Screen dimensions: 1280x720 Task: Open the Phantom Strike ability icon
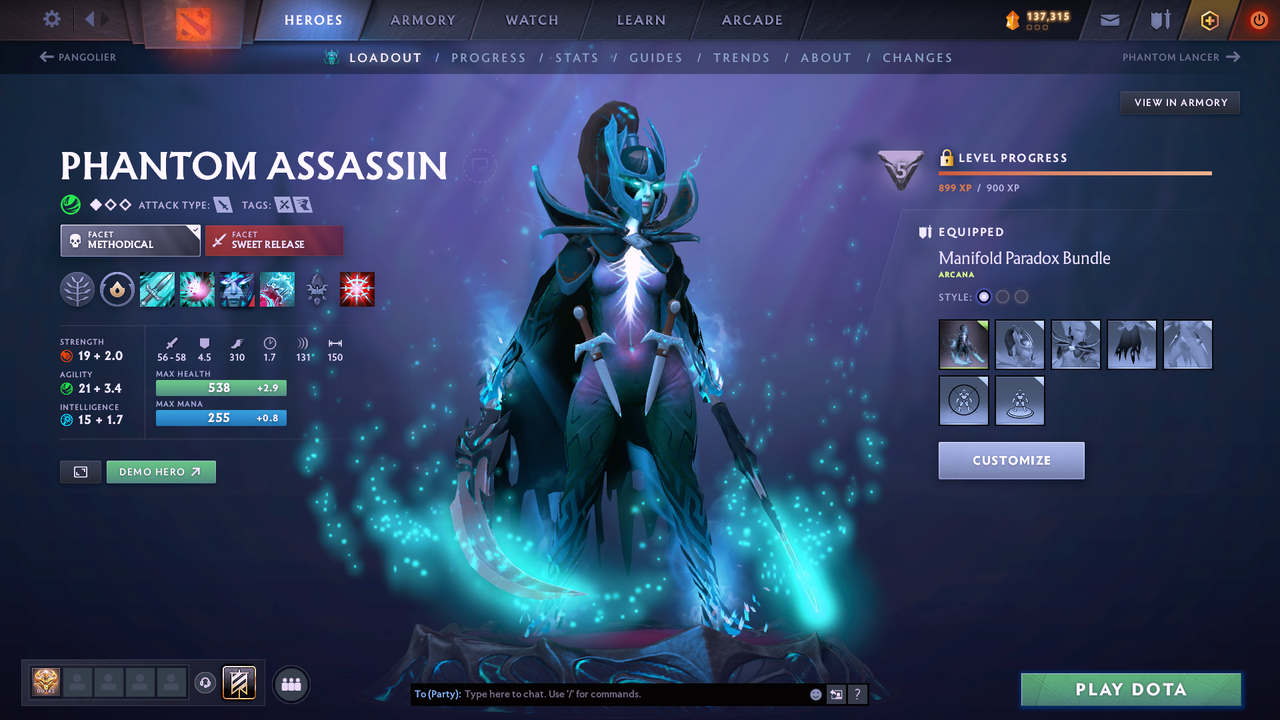(x=197, y=289)
